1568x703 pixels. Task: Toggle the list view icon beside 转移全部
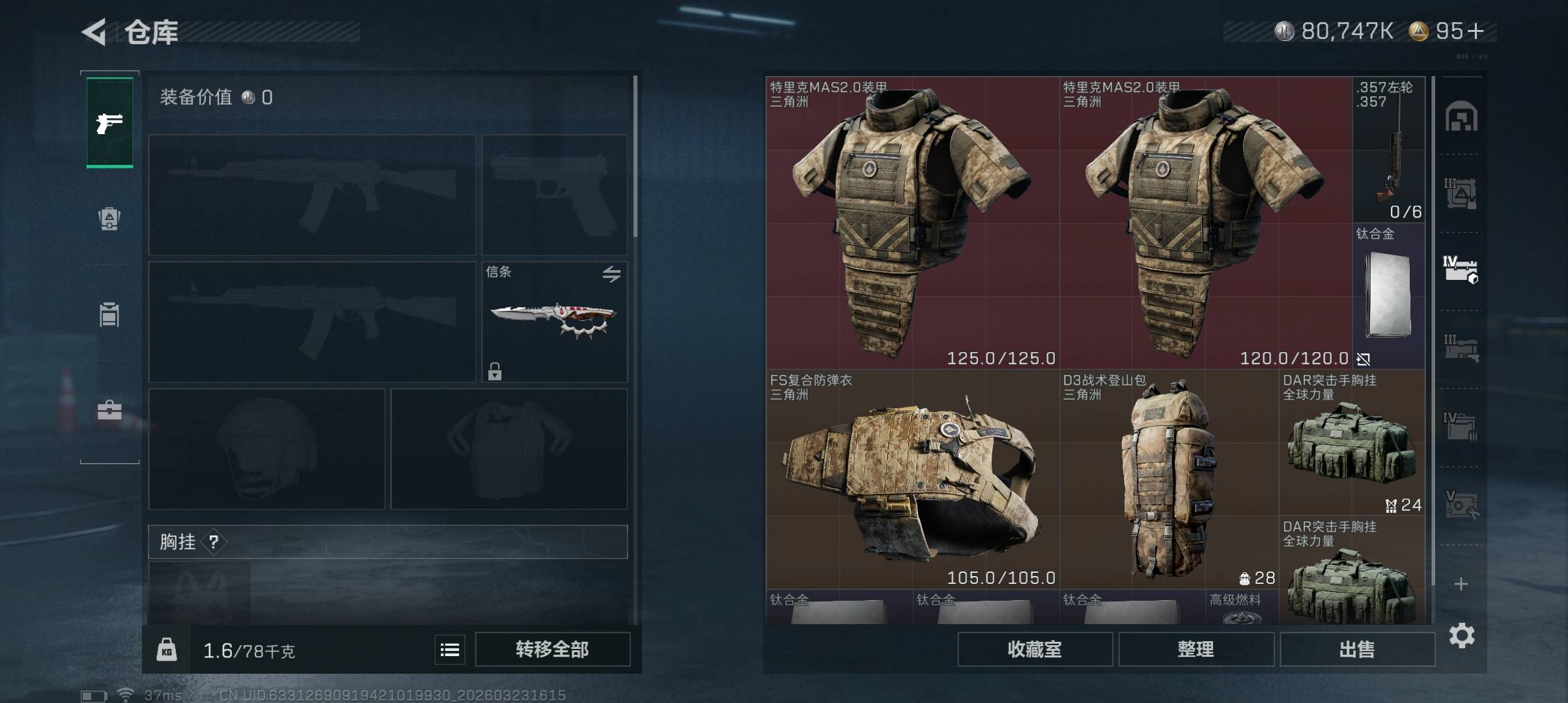tap(450, 650)
